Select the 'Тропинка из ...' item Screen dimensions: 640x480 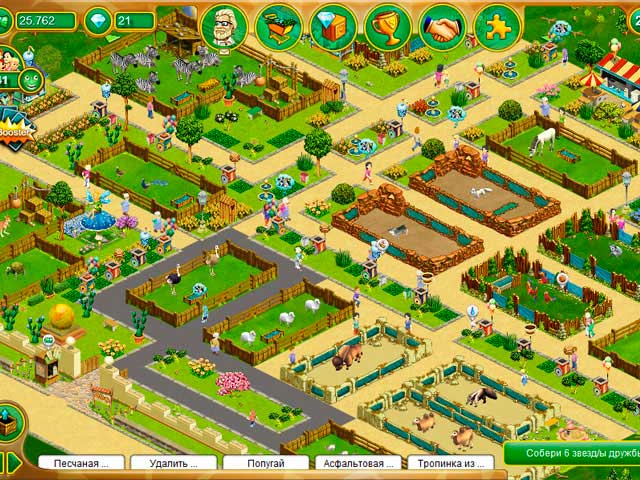pos(450,463)
